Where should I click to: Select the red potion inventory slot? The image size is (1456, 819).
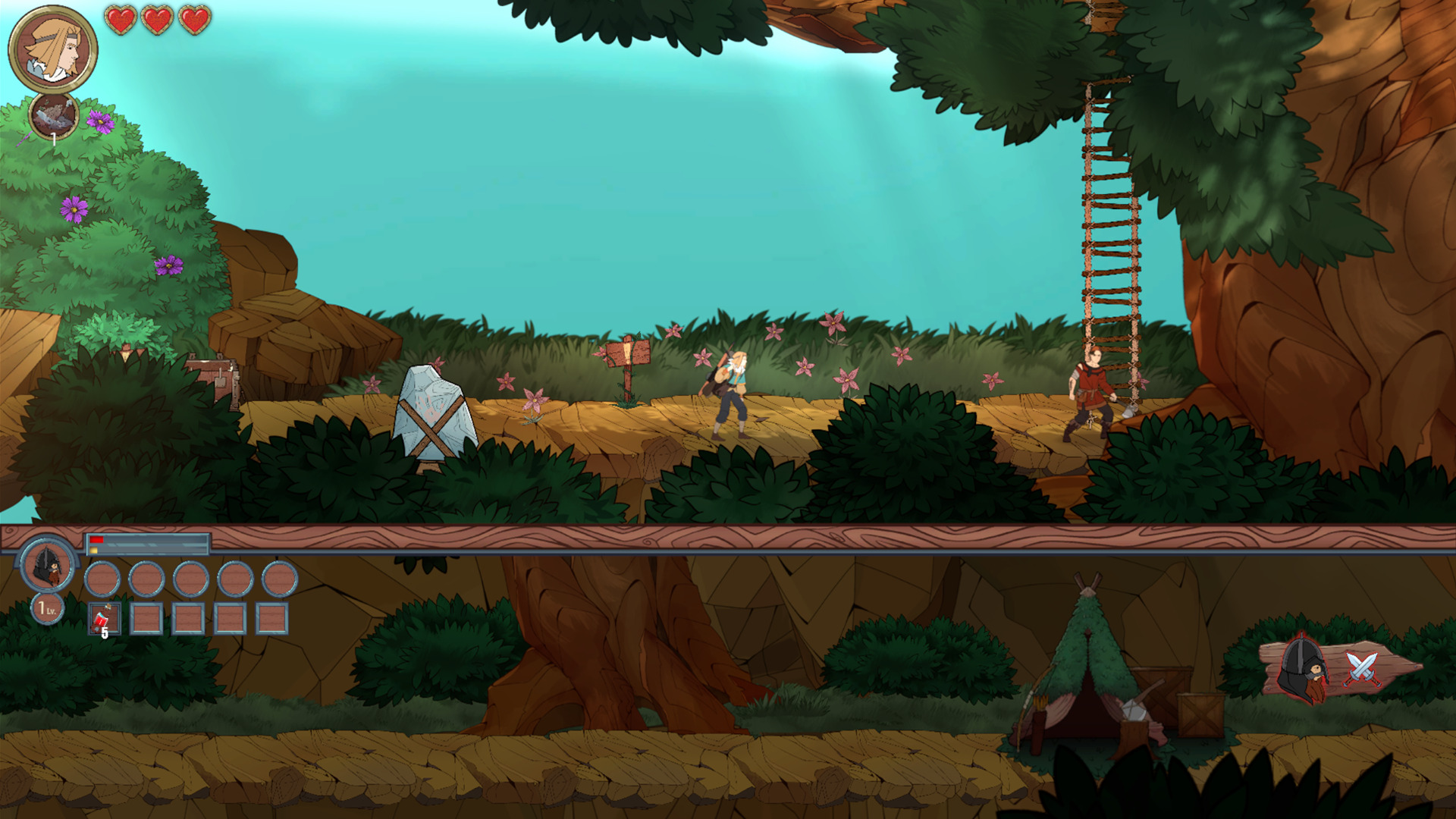[x=104, y=619]
